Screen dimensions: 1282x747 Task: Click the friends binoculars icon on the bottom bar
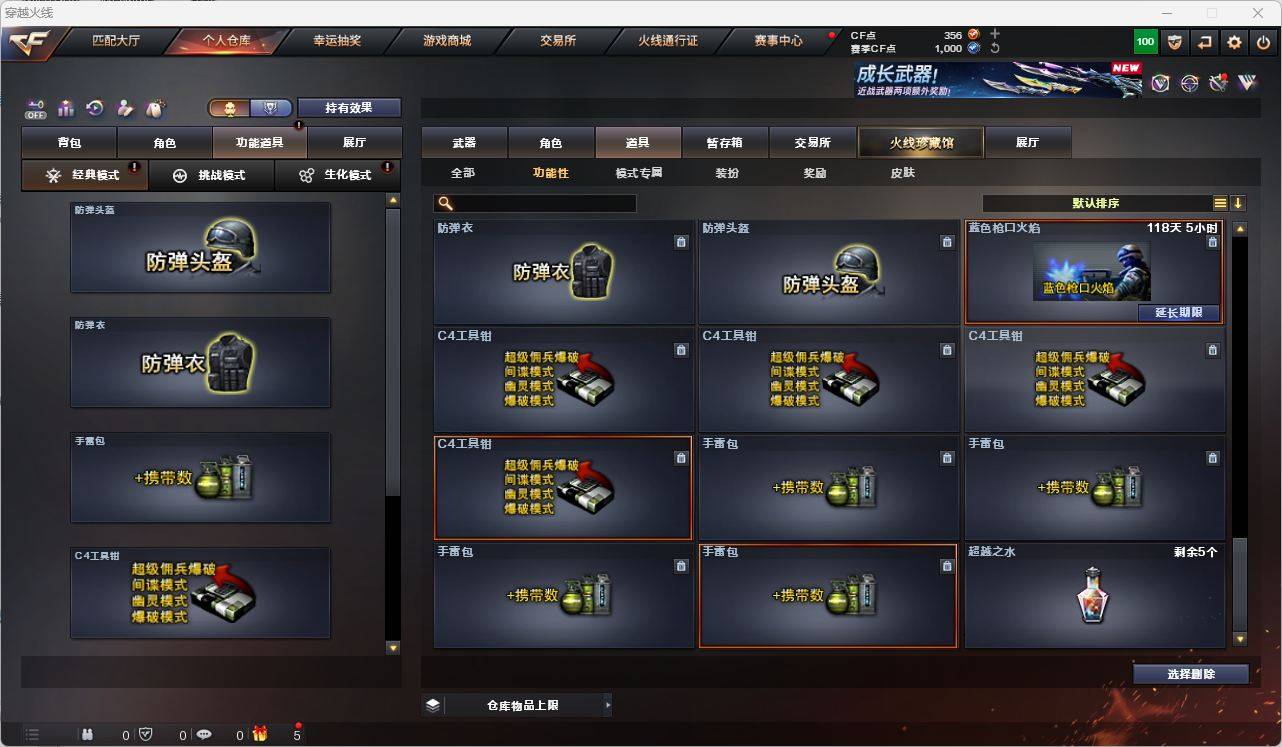click(x=87, y=735)
